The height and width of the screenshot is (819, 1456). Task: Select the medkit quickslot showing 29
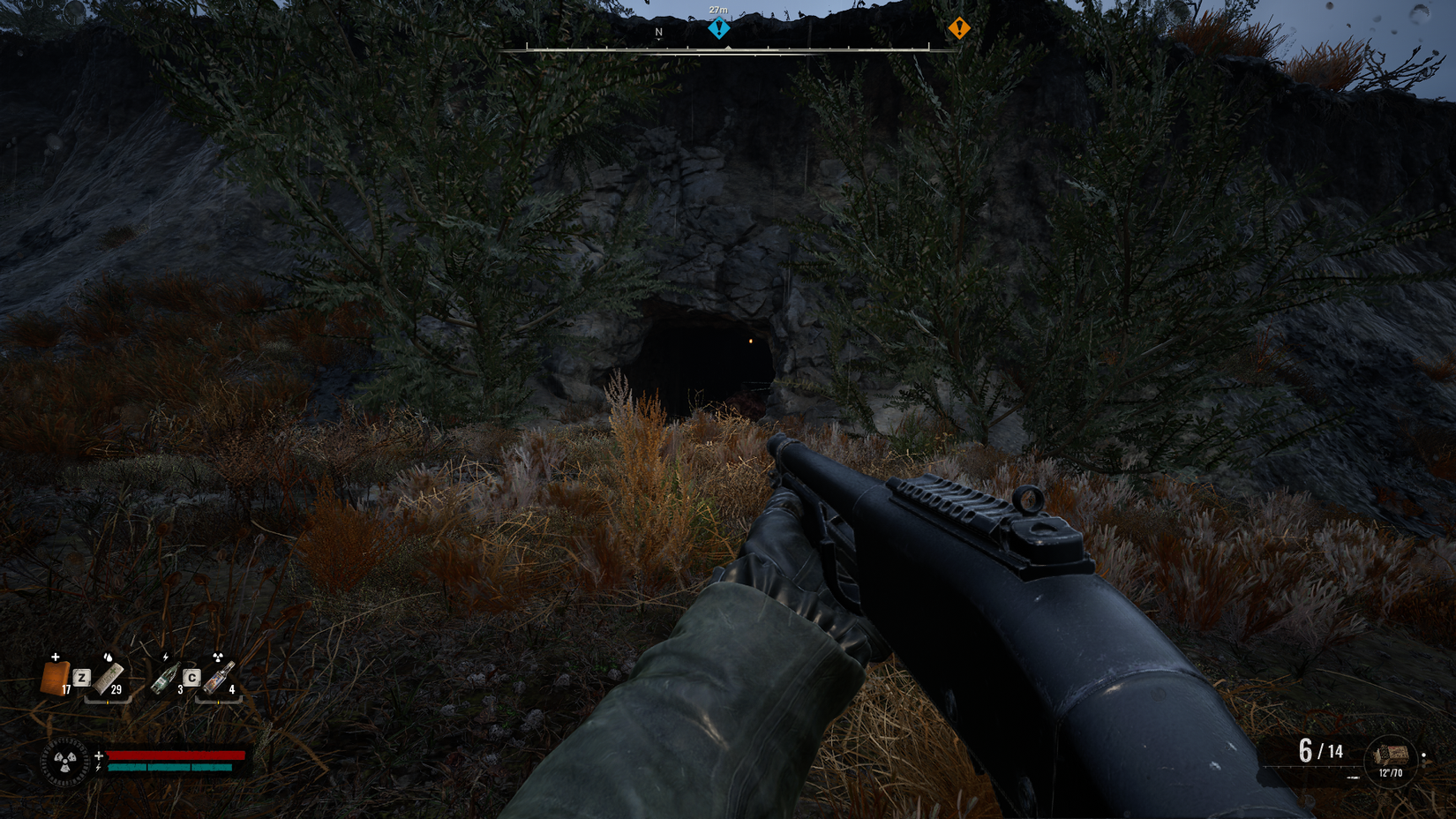(x=109, y=680)
